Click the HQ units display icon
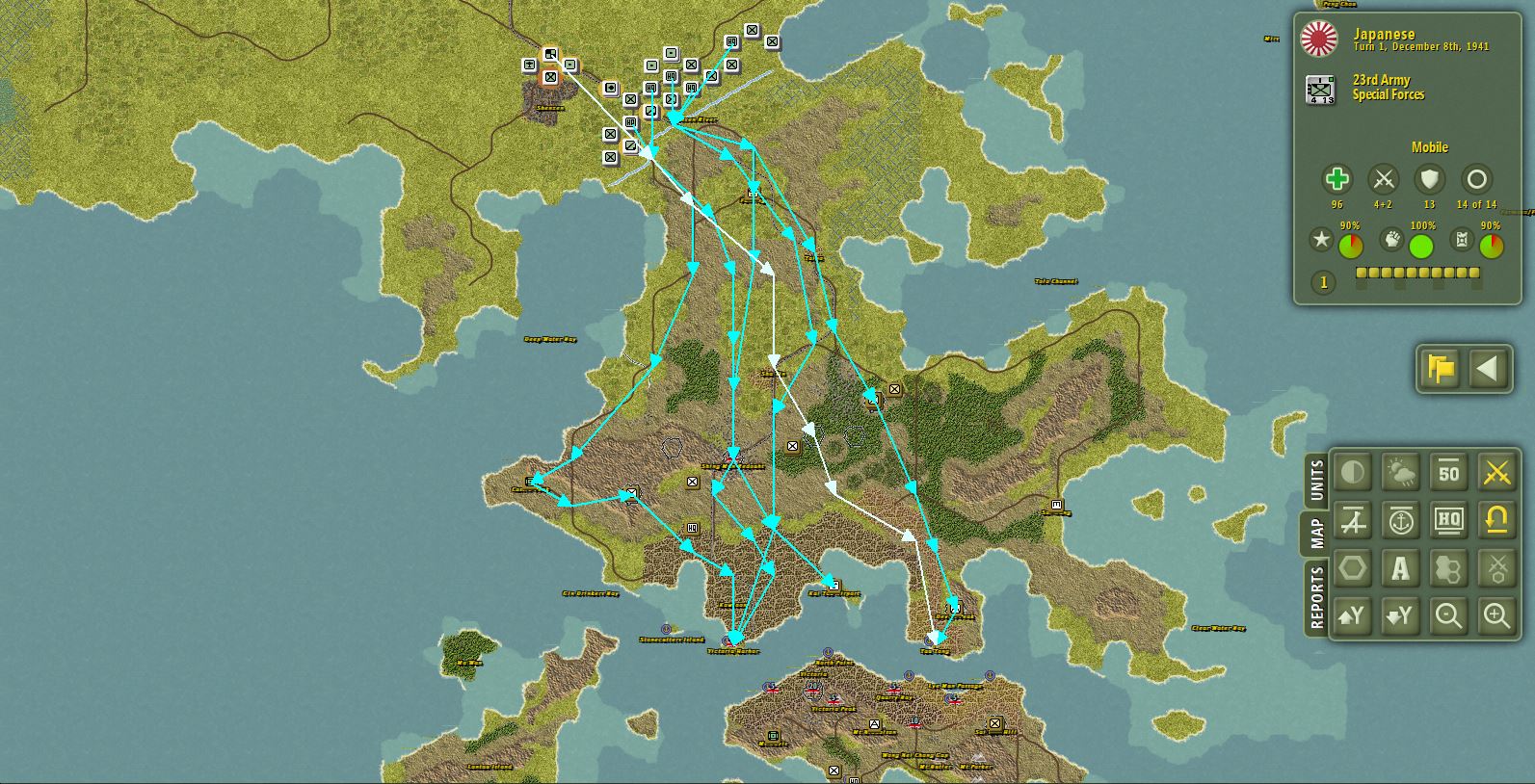The image size is (1535, 784). point(1449,520)
